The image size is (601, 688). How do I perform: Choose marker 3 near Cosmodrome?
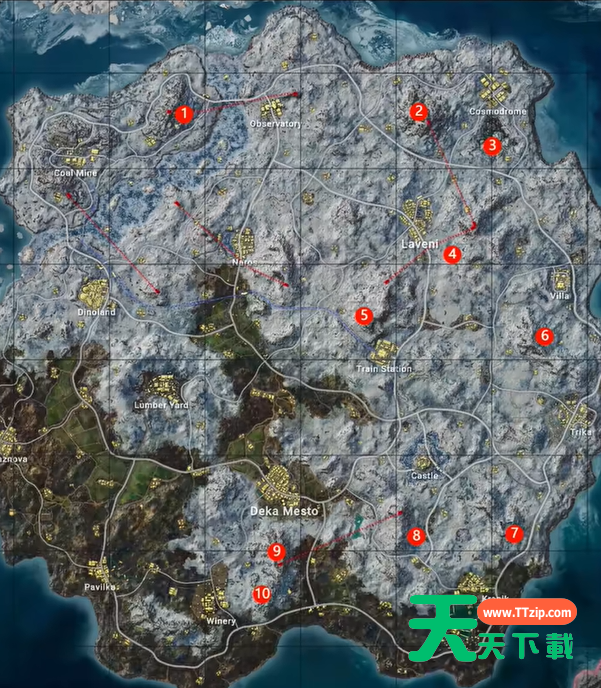click(x=490, y=145)
